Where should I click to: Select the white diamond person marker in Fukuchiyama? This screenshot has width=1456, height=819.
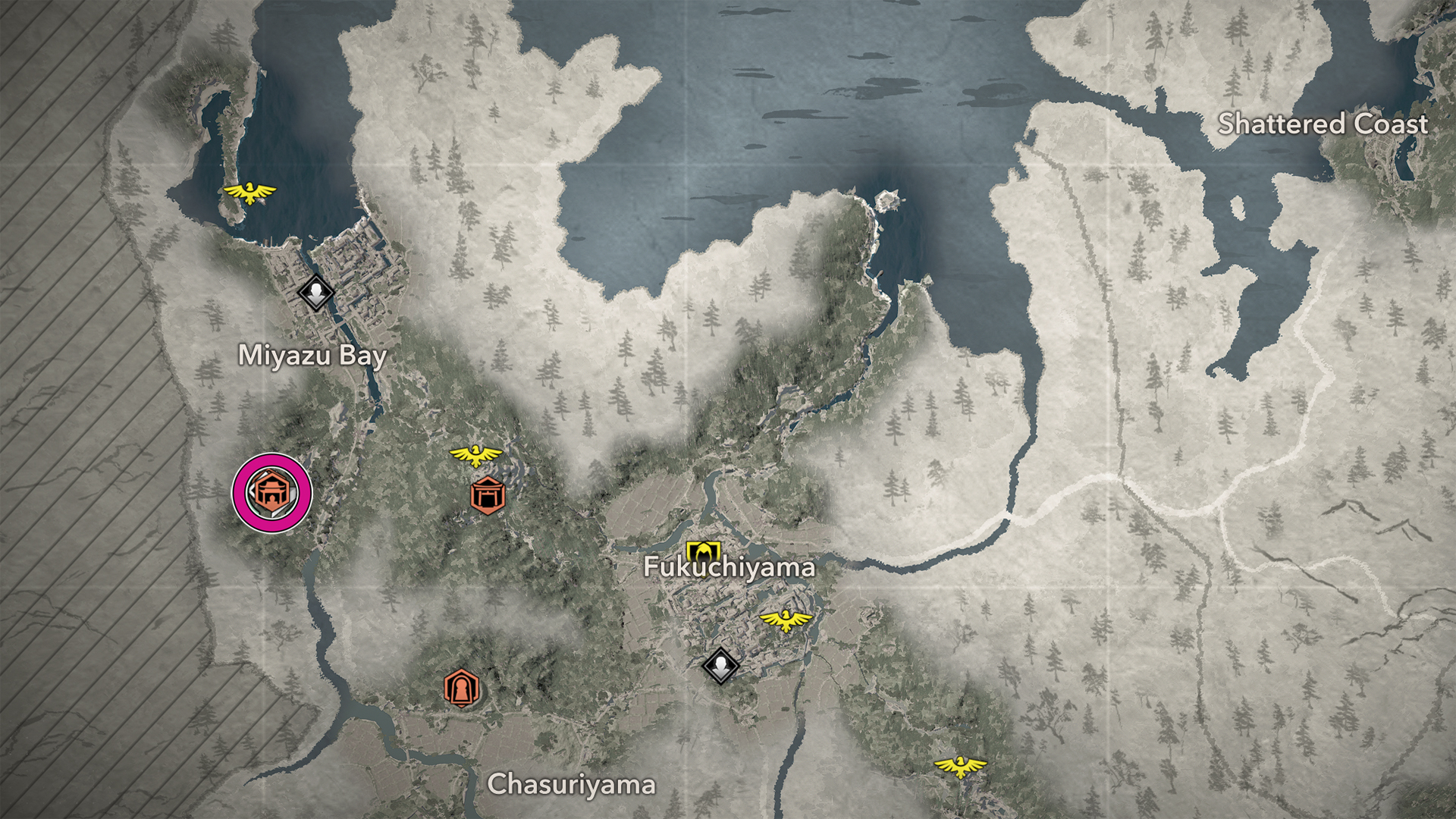pos(720,666)
